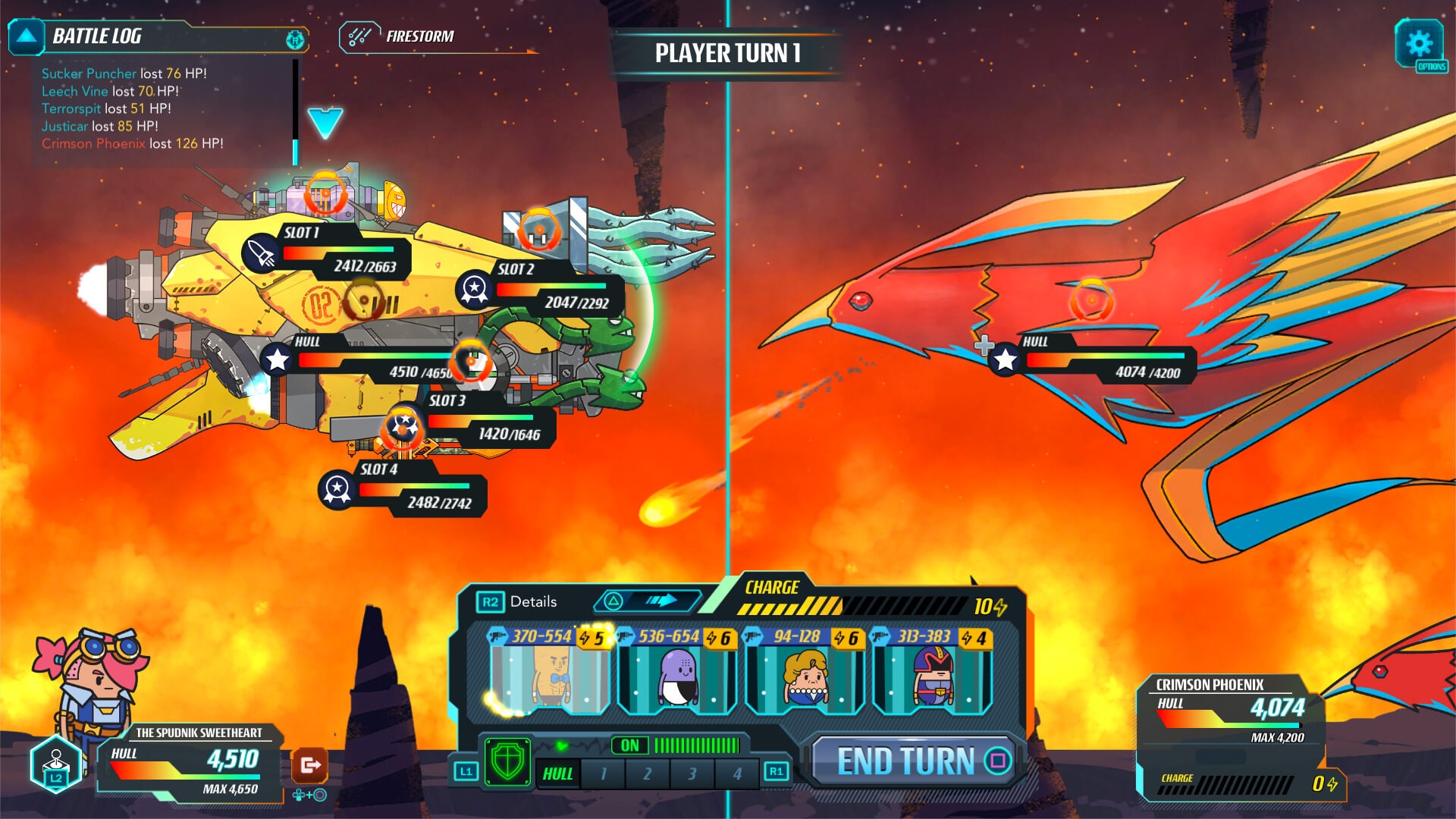The height and width of the screenshot is (819, 1456).
Task: Click the yellow CHARGE meter bar
Action: pyautogui.click(x=789, y=603)
